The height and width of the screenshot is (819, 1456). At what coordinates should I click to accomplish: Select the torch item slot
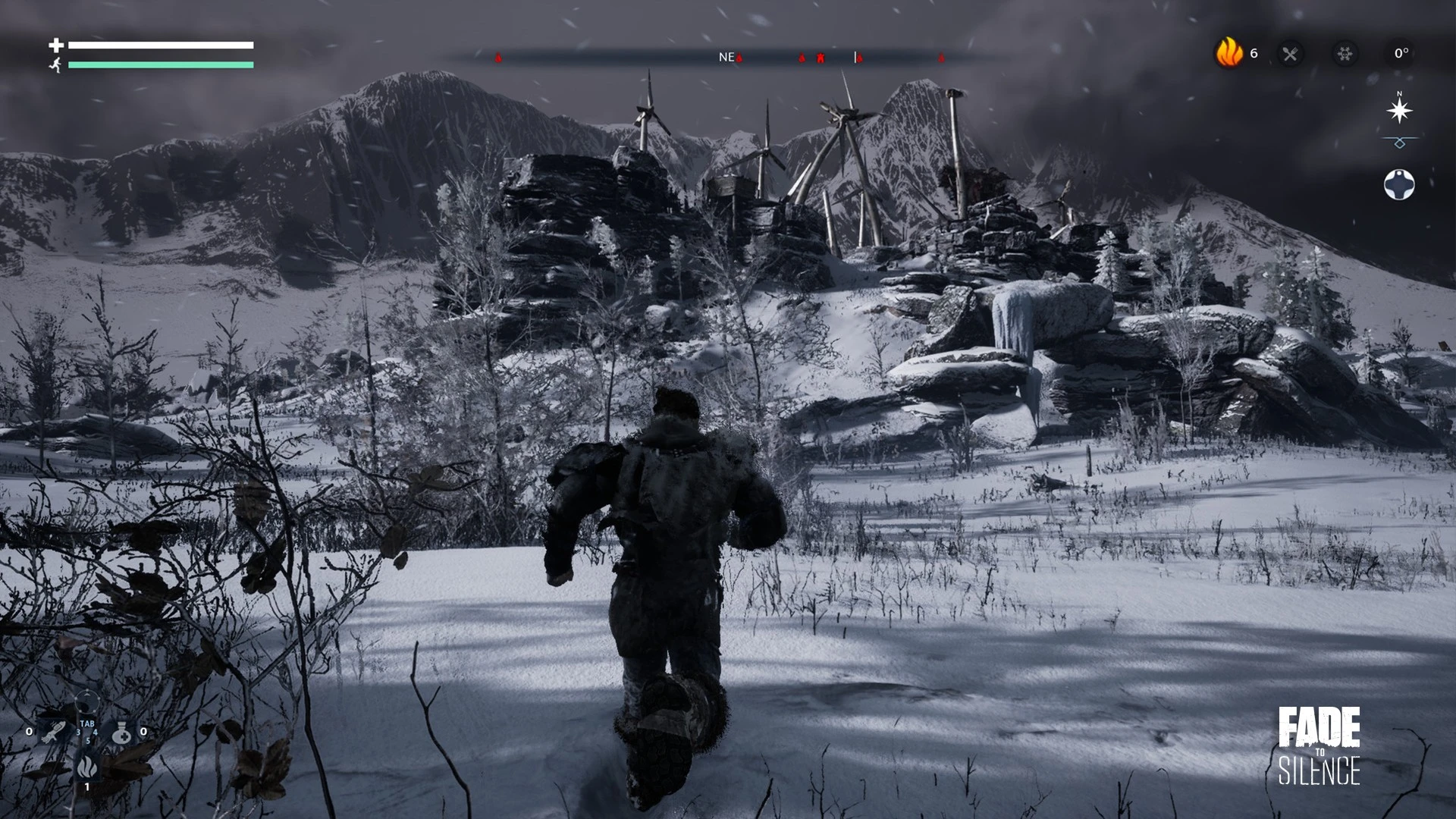click(55, 732)
